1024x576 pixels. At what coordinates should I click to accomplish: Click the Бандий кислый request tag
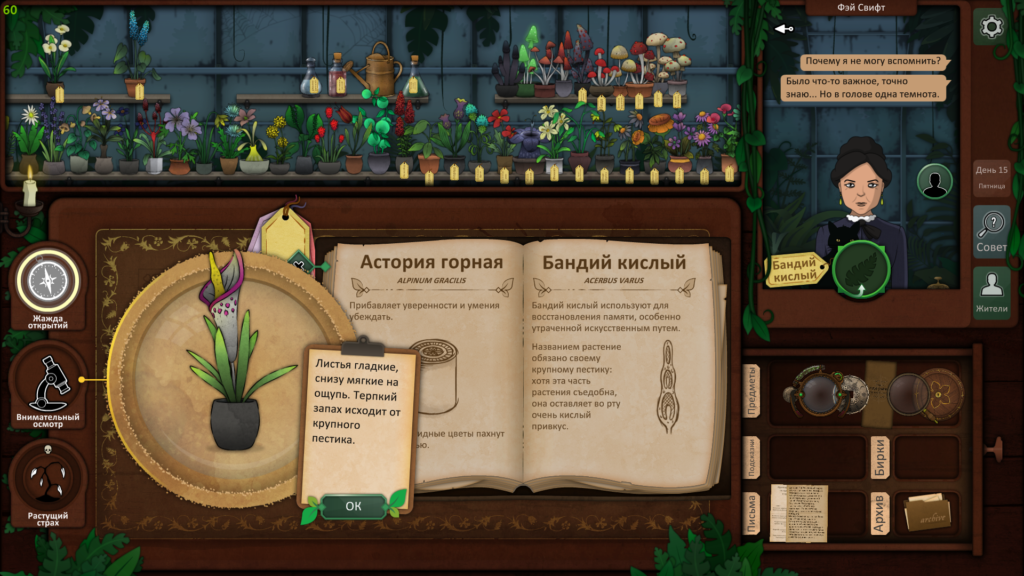798,269
